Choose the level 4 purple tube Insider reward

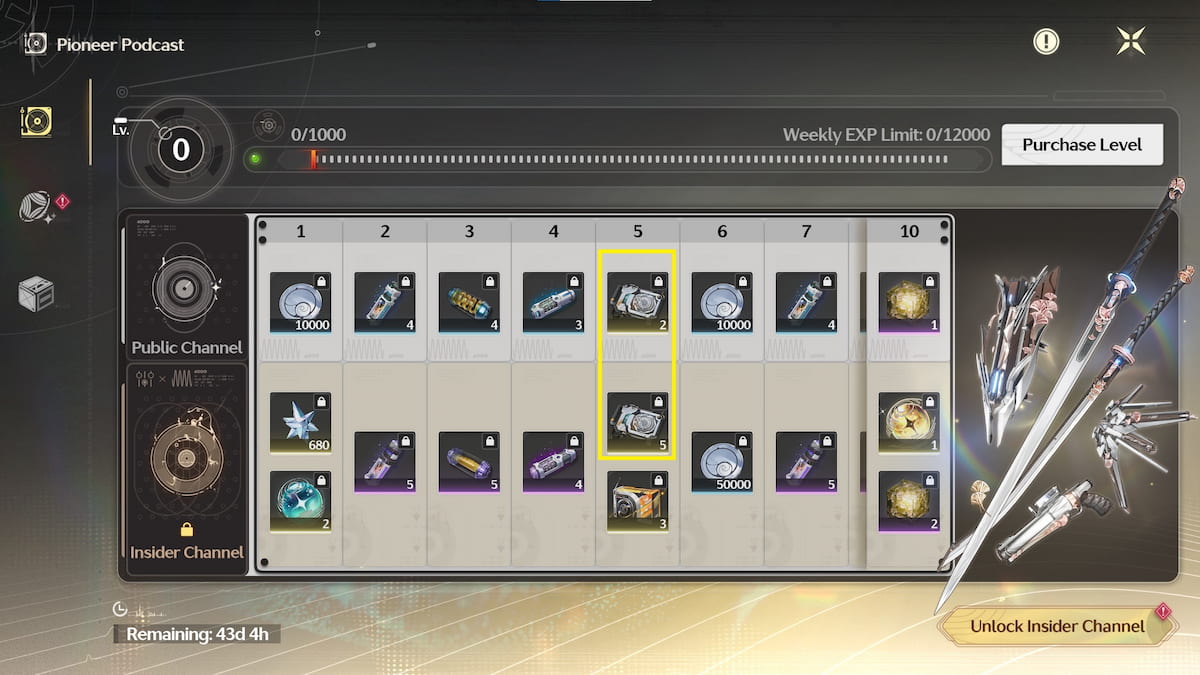pyautogui.click(x=553, y=462)
